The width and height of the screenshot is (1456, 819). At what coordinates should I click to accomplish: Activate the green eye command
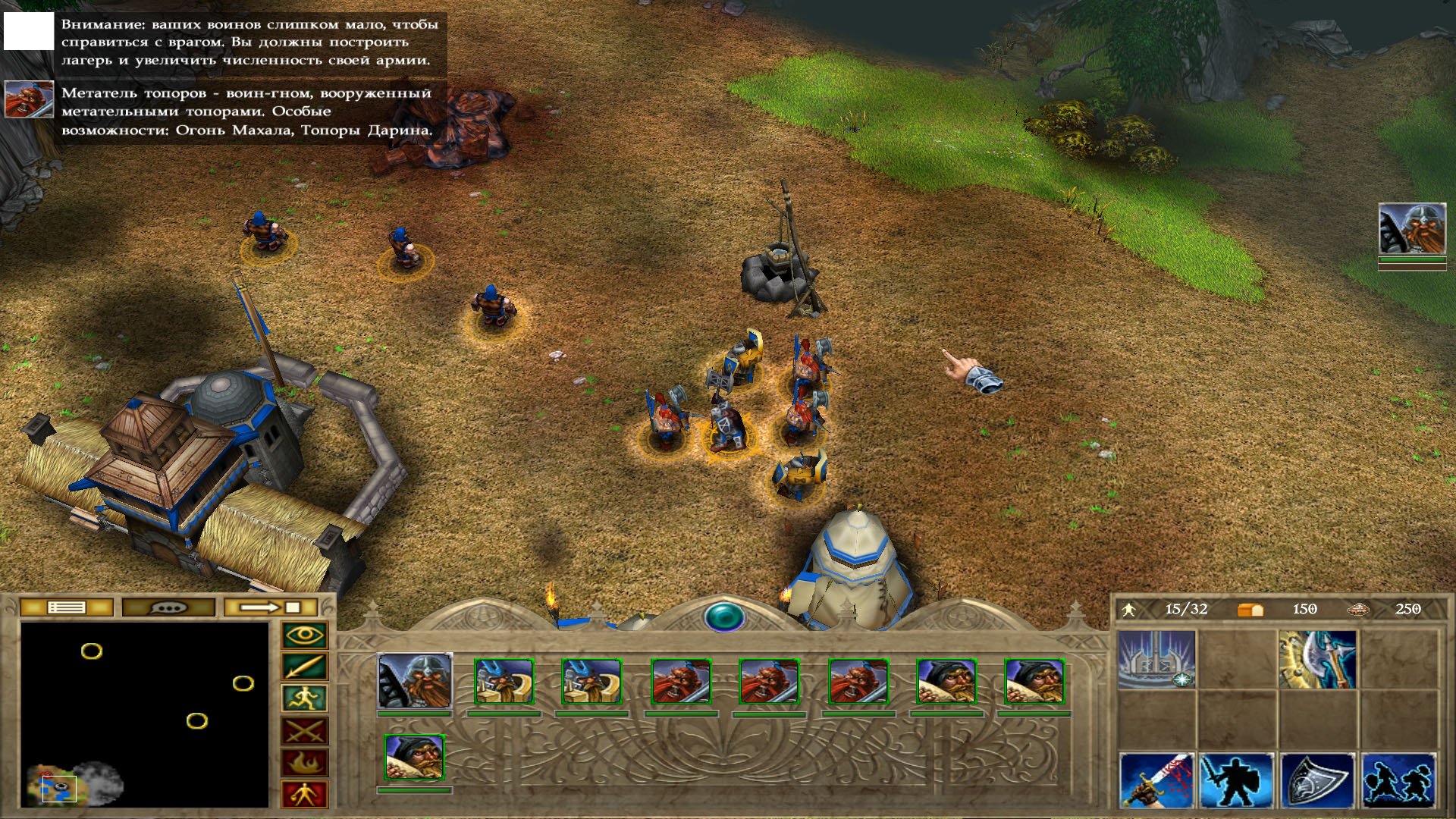click(x=305, y=635)
